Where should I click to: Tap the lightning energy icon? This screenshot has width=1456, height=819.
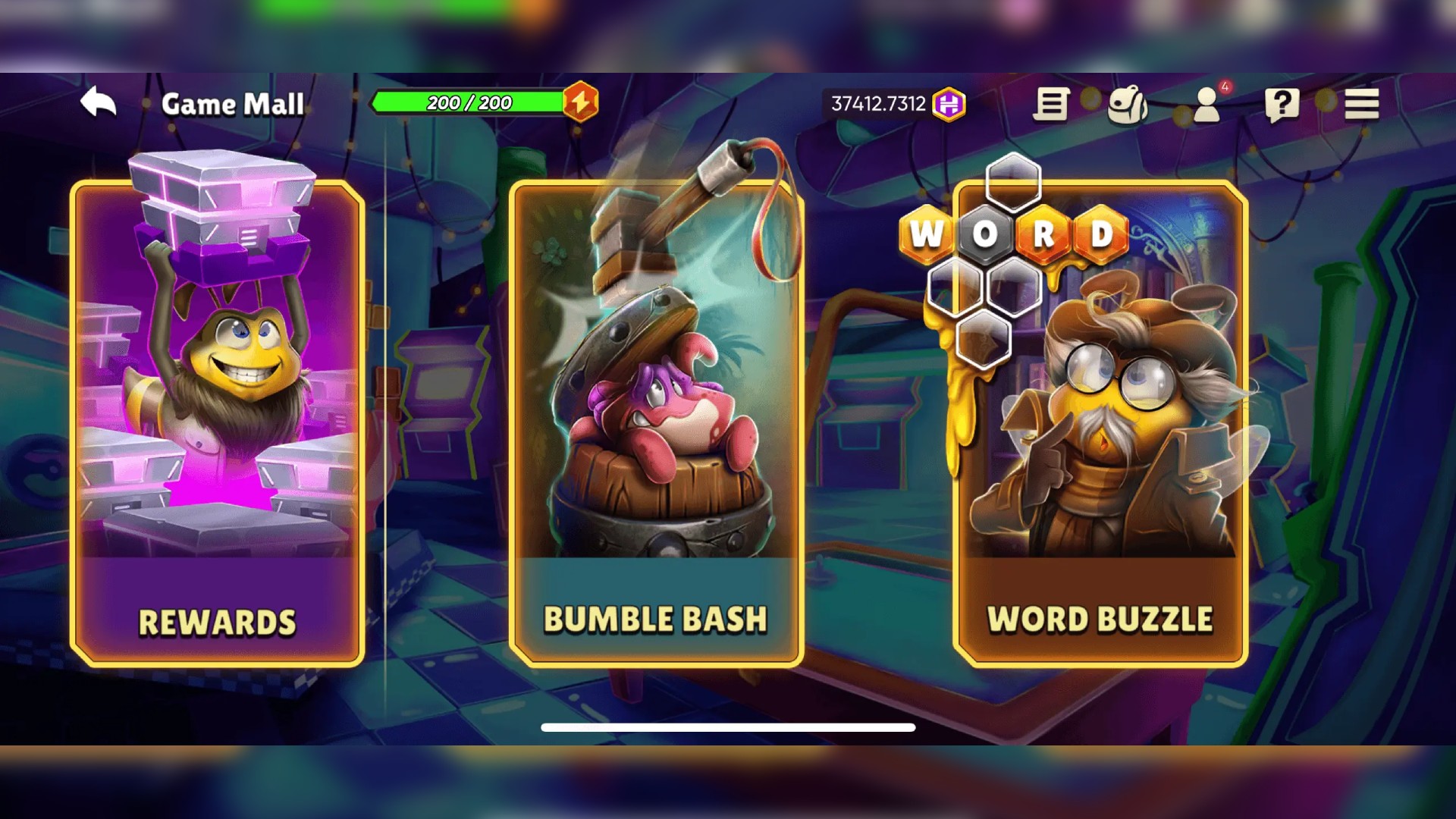click(580, 101)
